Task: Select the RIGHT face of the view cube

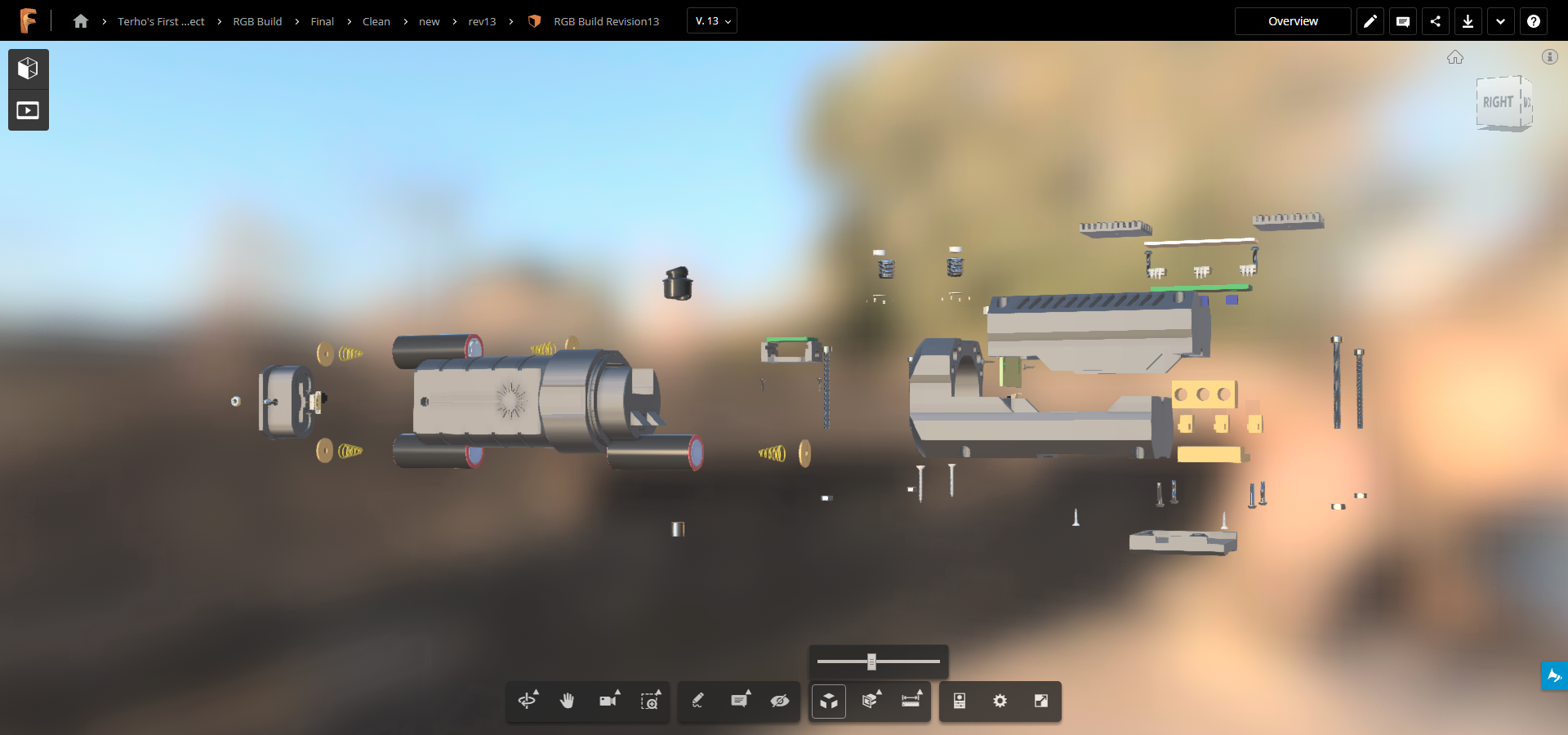Action: pos(1498,102)
